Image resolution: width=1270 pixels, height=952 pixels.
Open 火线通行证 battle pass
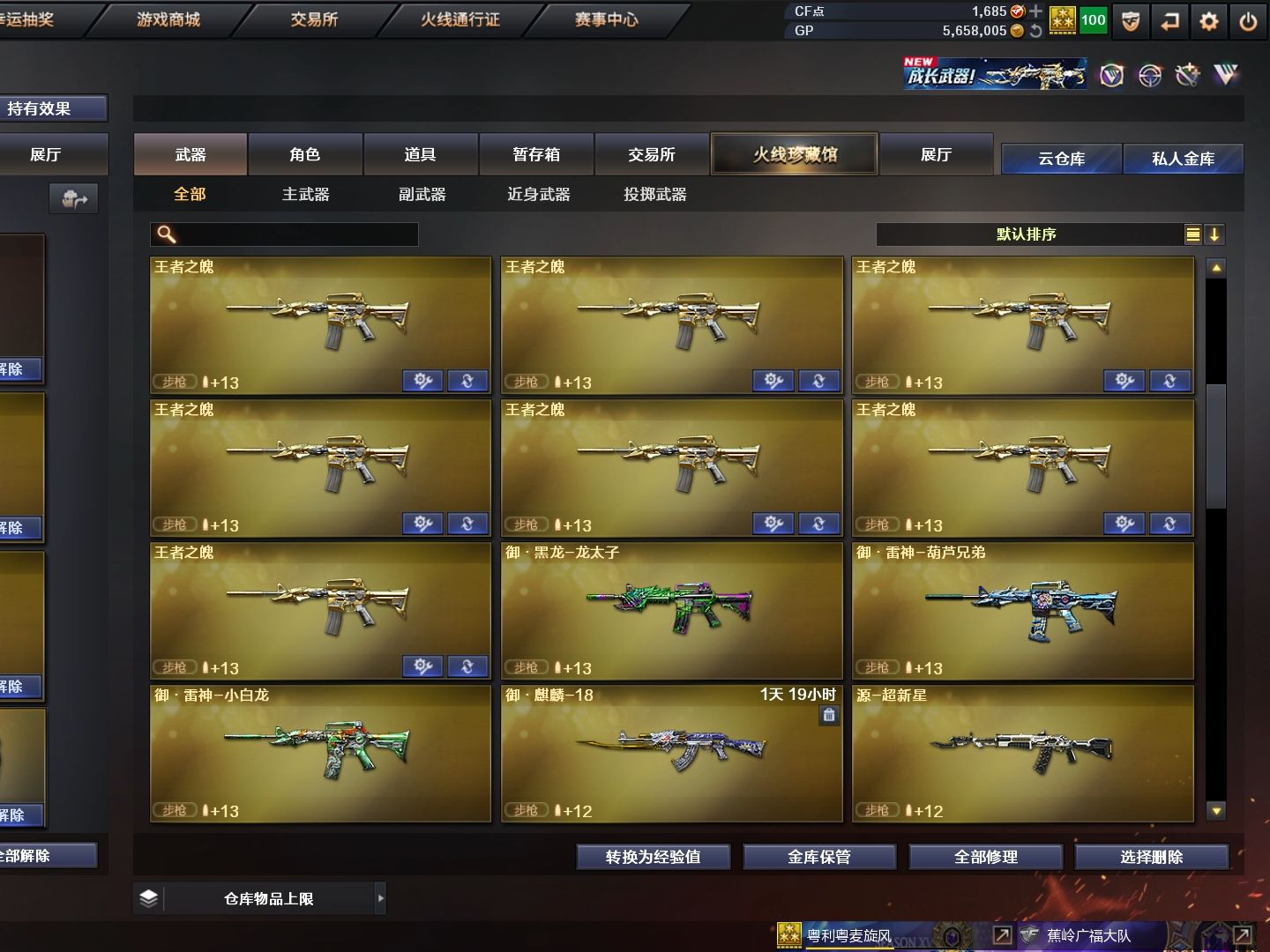tap(459, 19)
